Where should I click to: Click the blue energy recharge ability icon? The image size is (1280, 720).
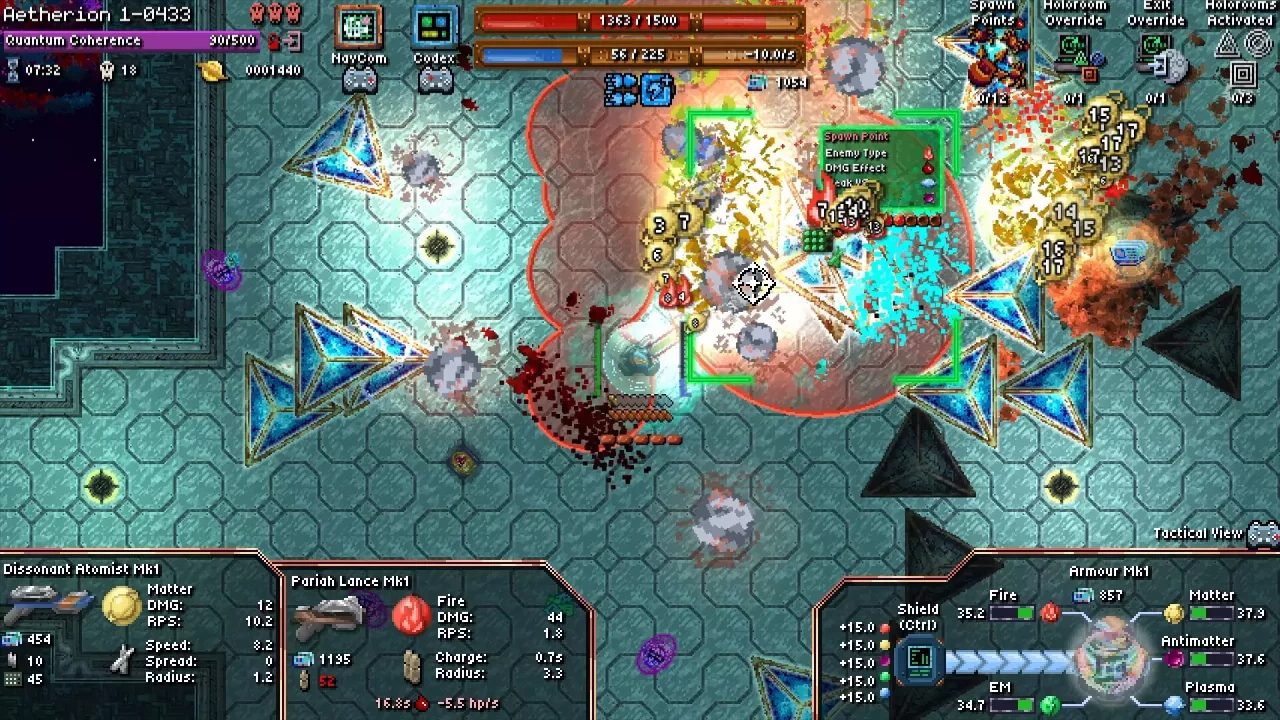[x=657, y=90]
